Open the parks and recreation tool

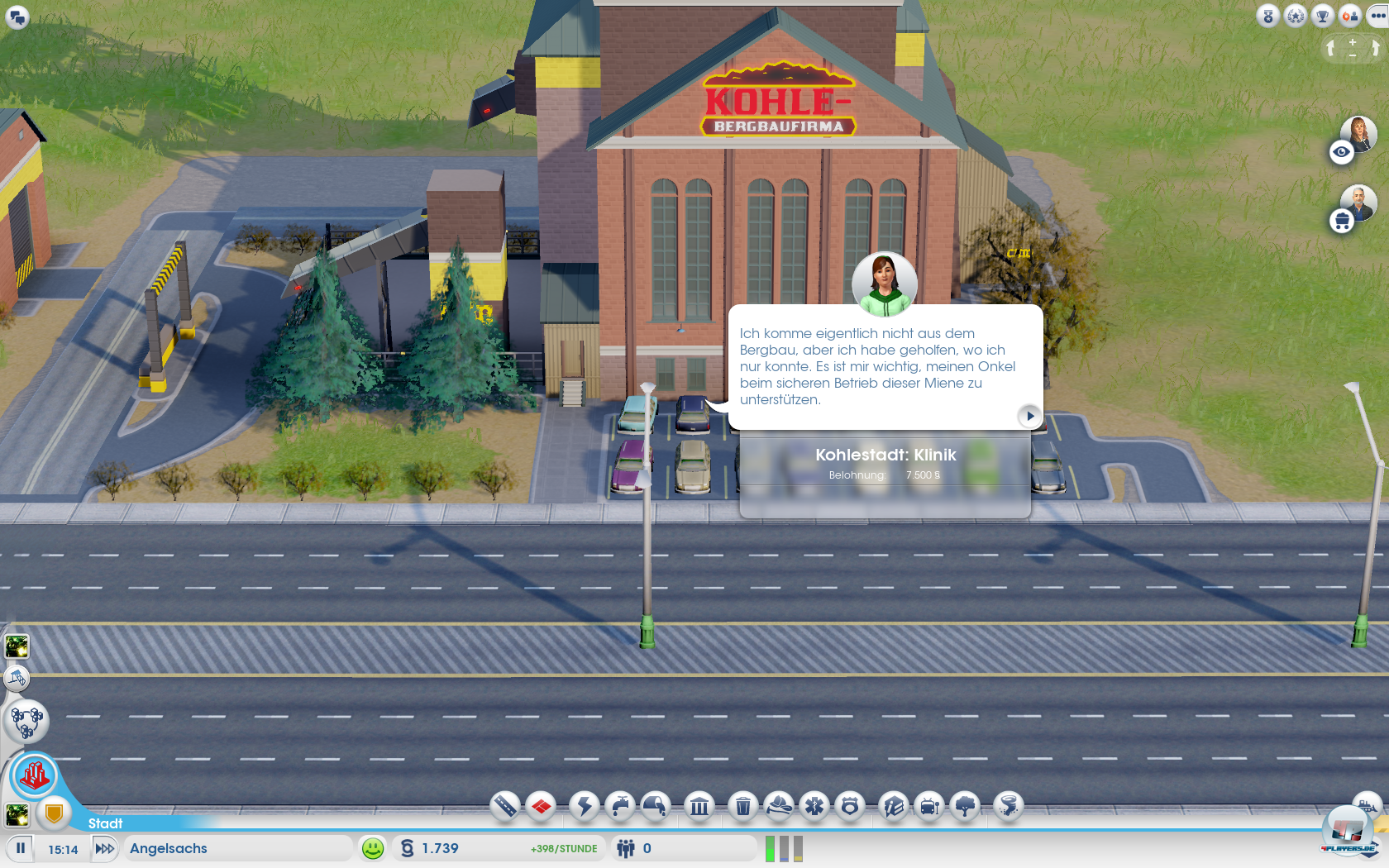click(x=966, y=806)
